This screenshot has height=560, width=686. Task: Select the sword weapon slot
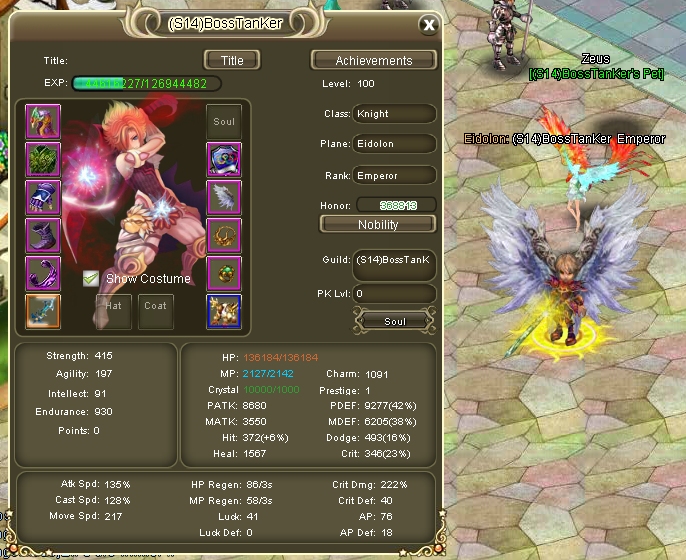[43, 312]
